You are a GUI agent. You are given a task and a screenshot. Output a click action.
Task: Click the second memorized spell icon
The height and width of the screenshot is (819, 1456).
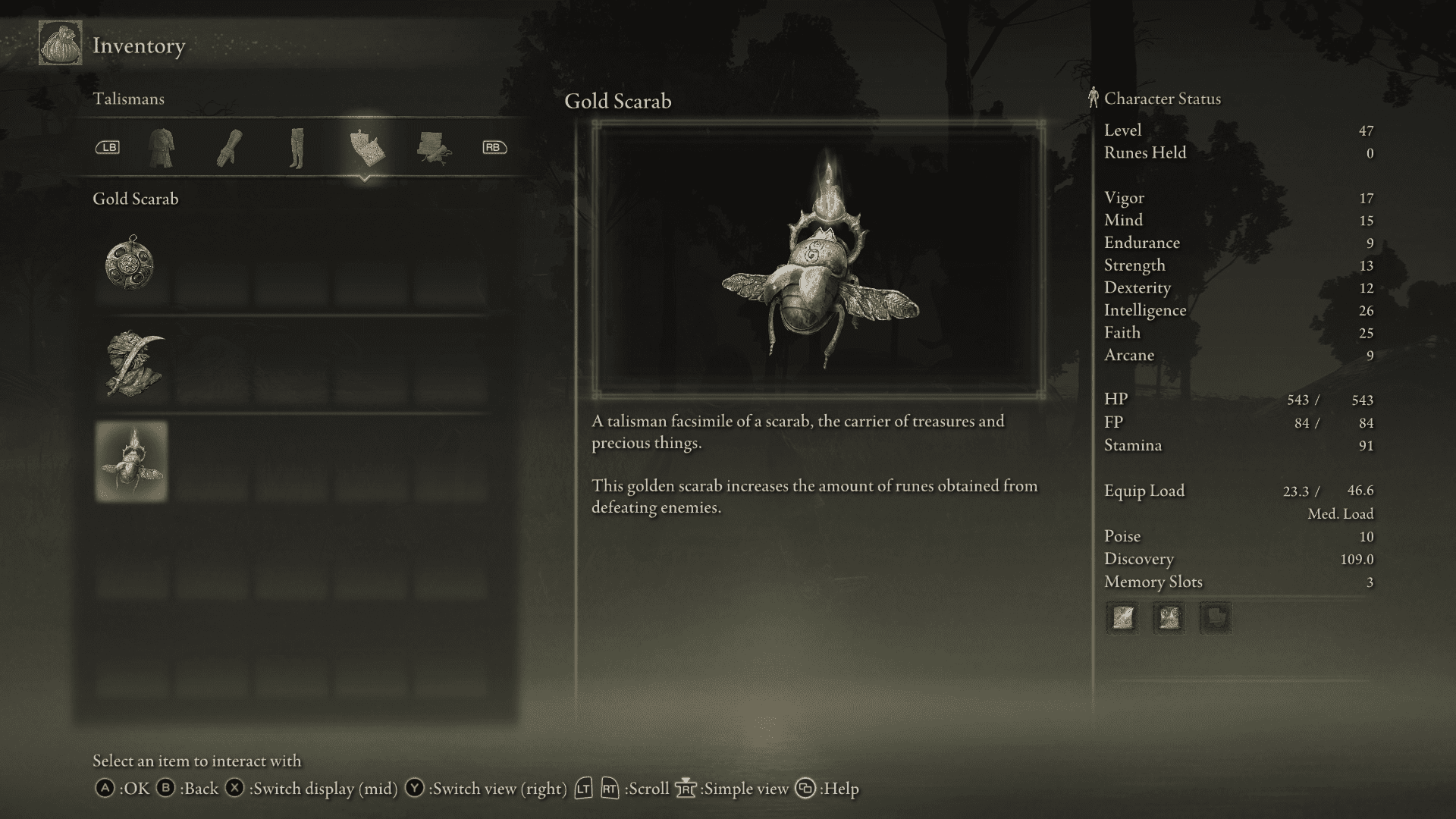[1169, 618]
